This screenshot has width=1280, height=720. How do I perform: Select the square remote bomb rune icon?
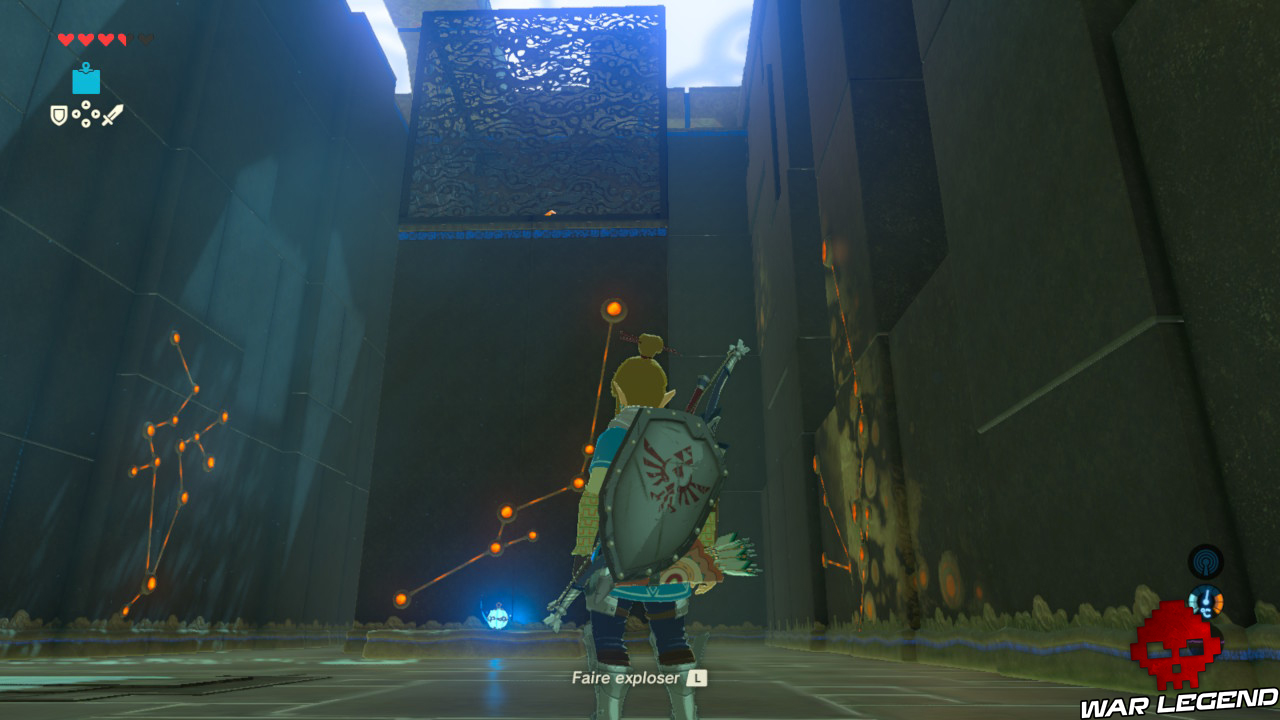point(86,82)
